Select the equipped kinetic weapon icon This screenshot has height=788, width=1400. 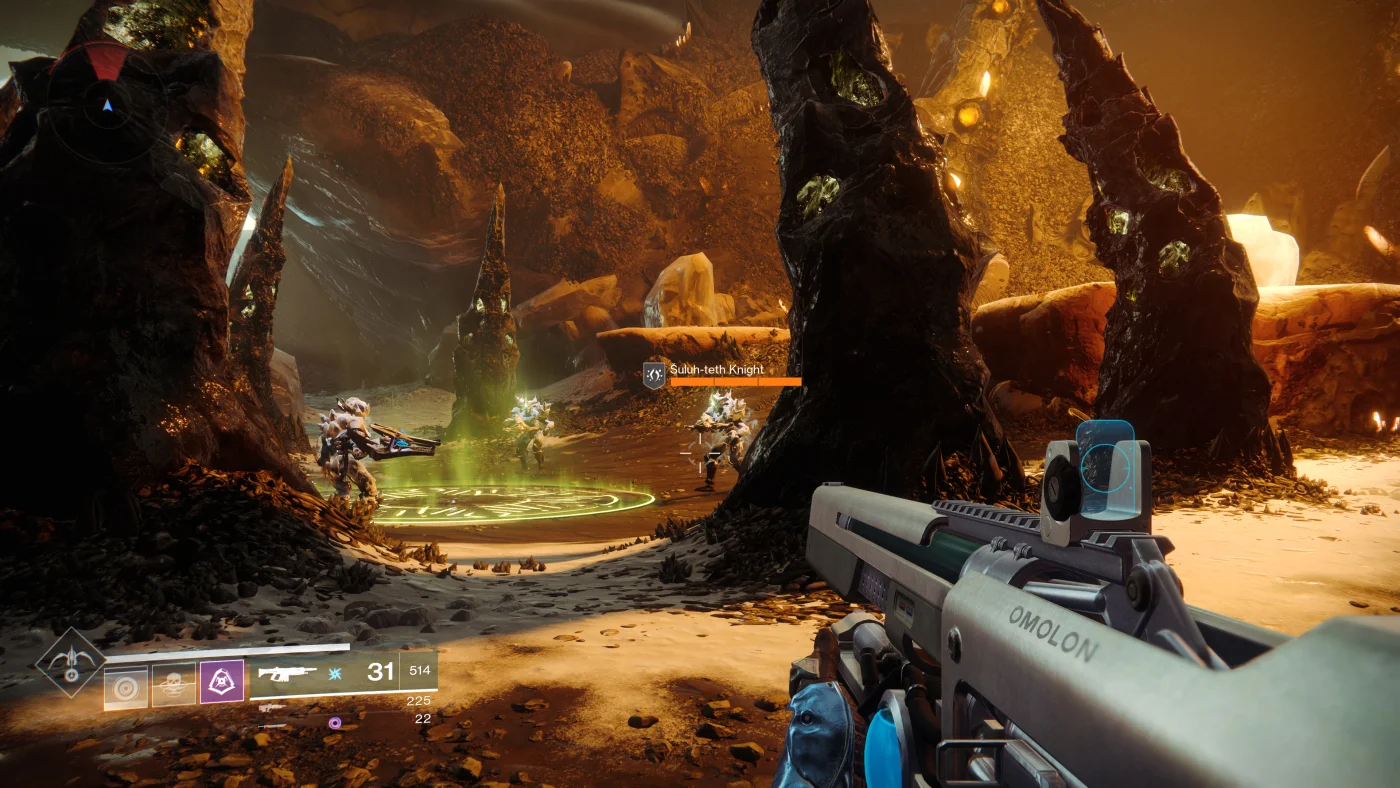287,673
